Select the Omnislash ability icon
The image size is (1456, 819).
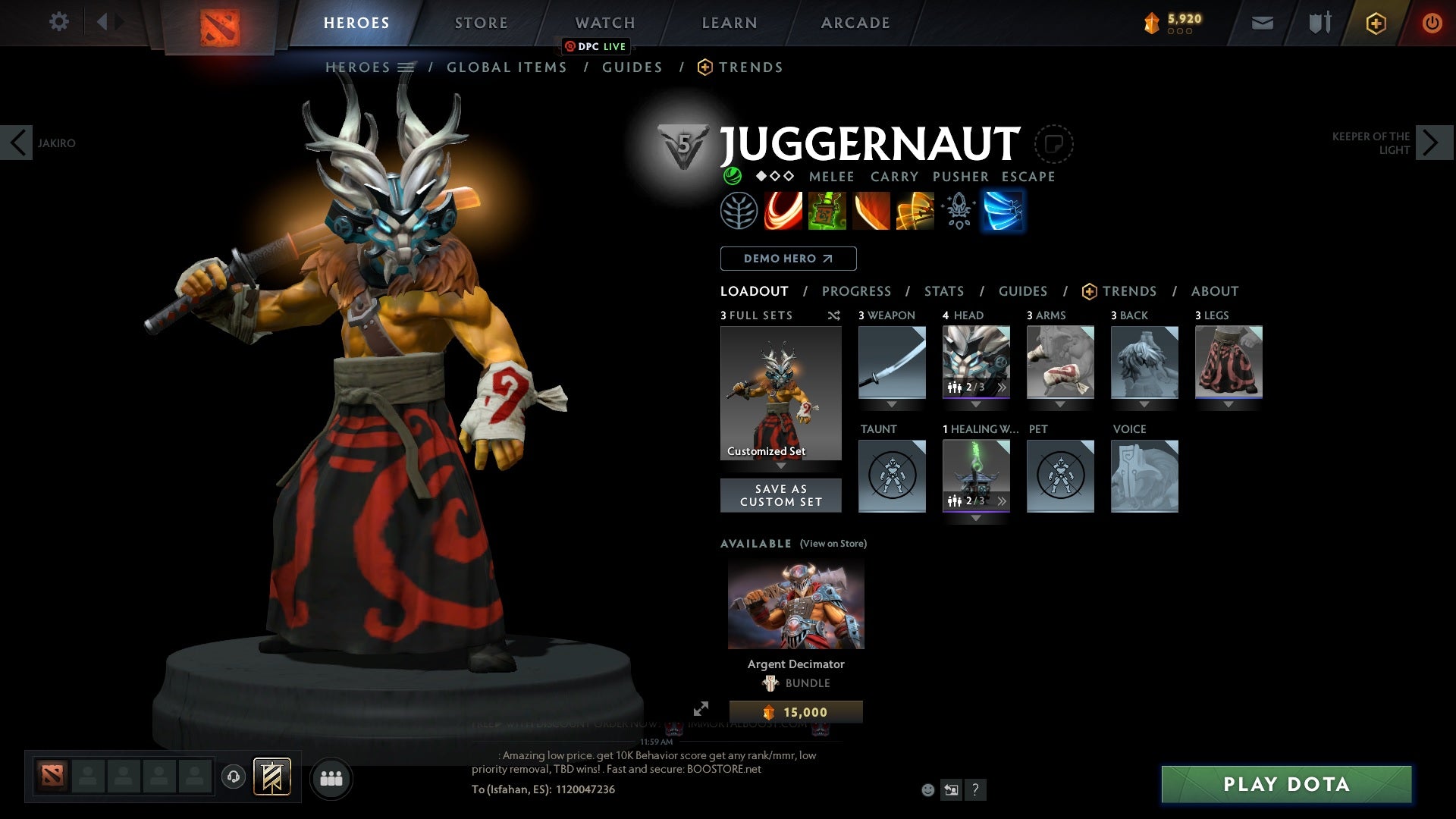[x=914, y=211]
